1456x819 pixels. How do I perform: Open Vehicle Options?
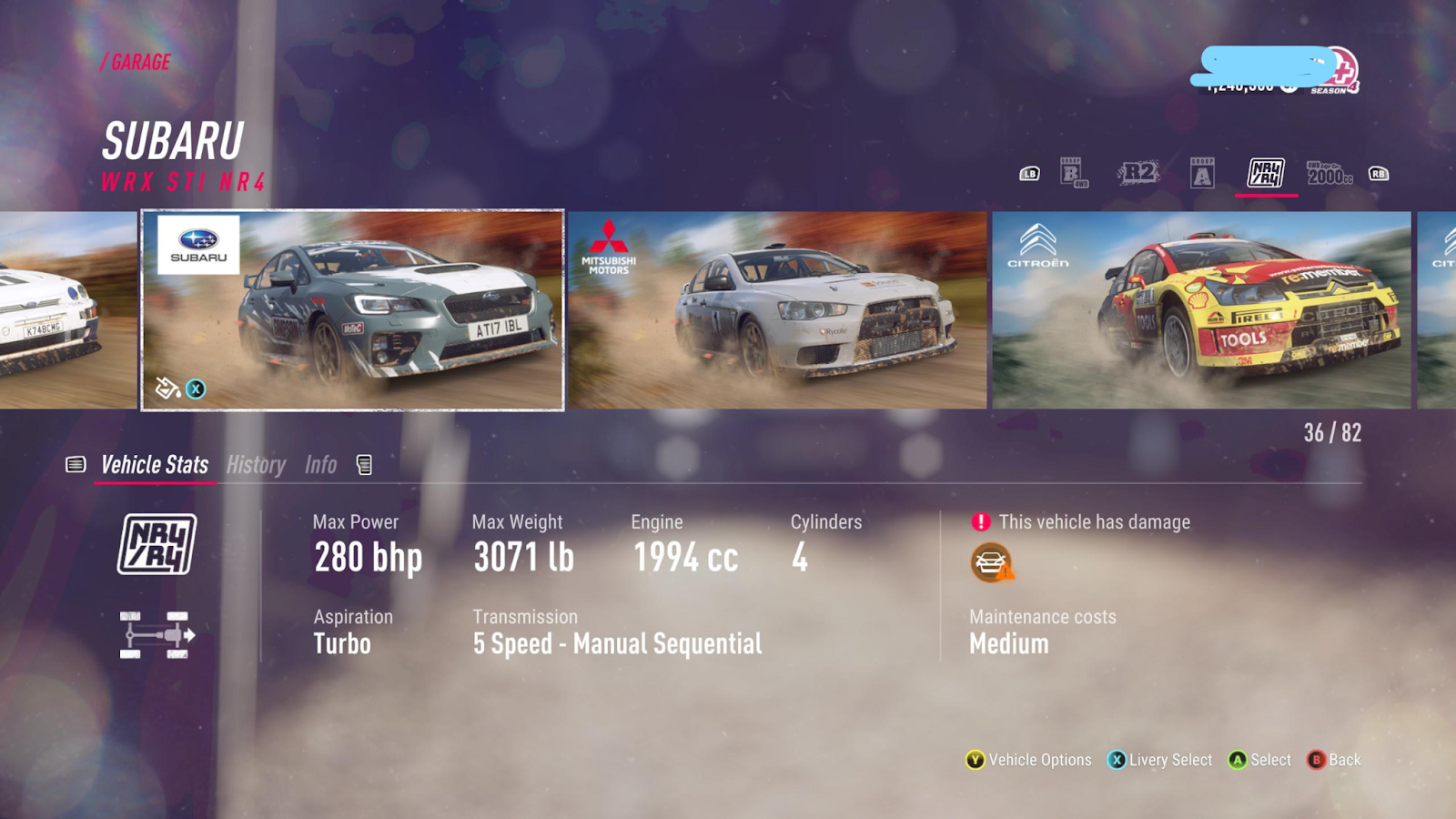pyautogui.click(x=1029, y=760)
